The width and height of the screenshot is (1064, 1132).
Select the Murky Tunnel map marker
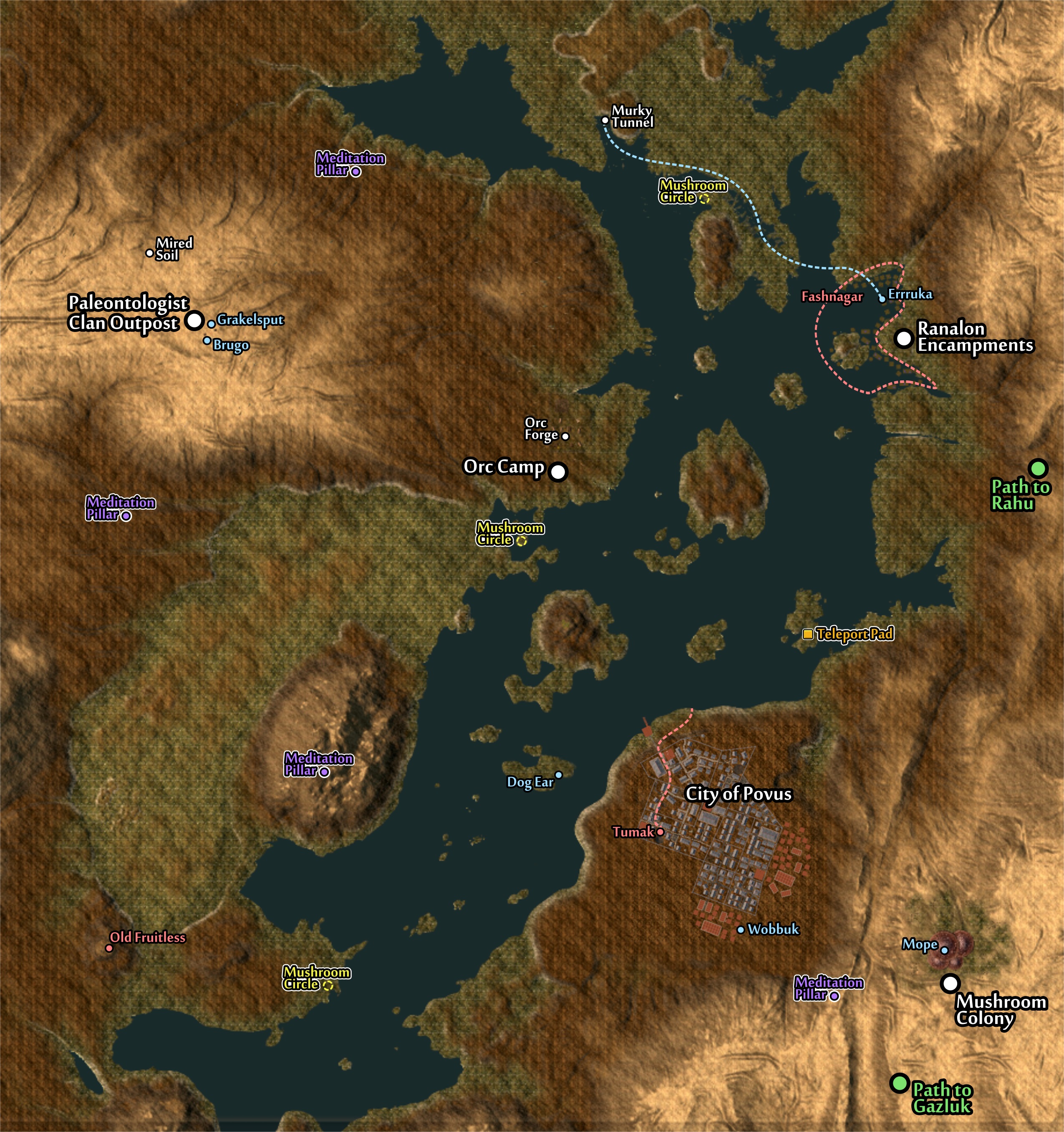(x=605, y=120)
